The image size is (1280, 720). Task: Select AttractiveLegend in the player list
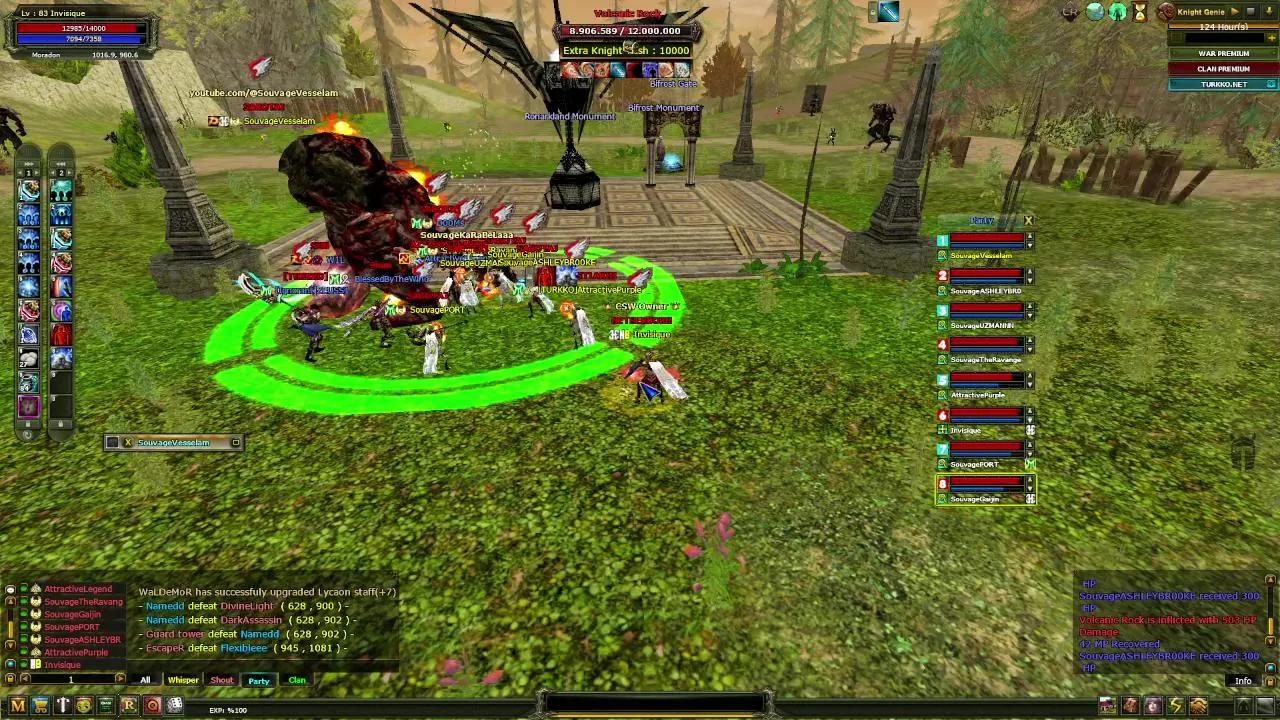[x=78, y=589]
